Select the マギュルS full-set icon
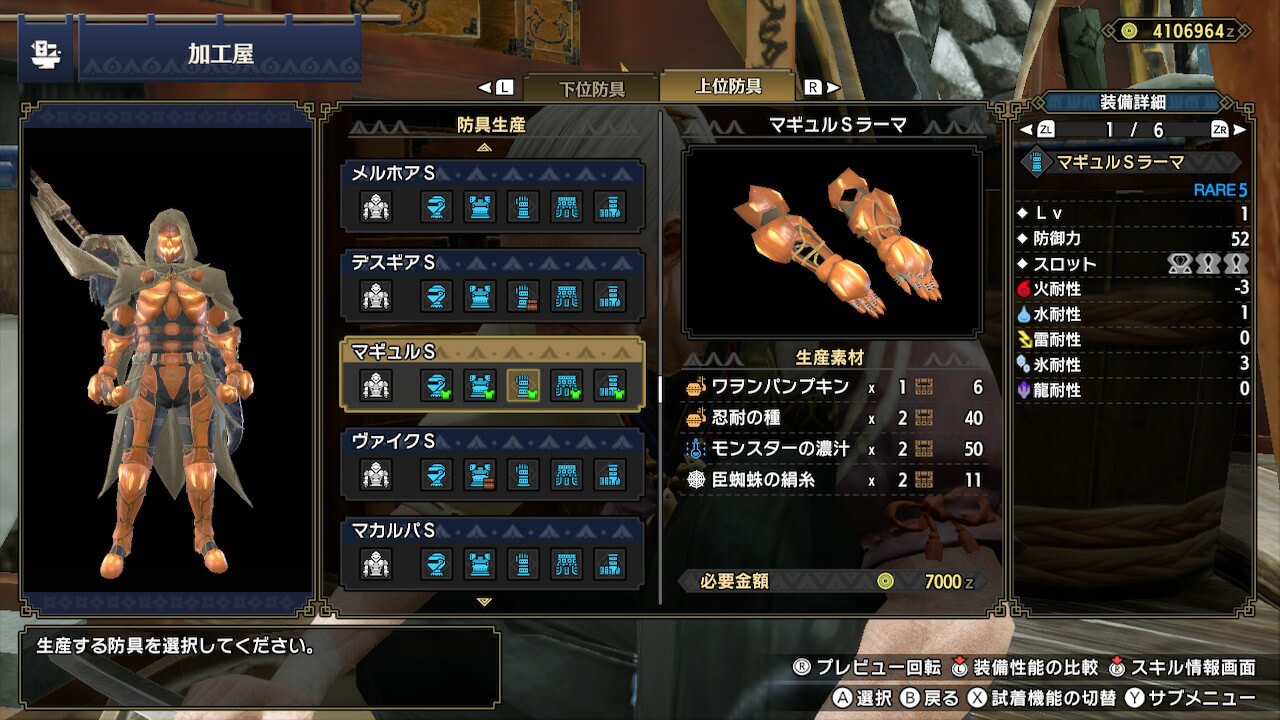Image resolution: width=1280 pixels, height=720 pixels. click(x=376, y=386)
